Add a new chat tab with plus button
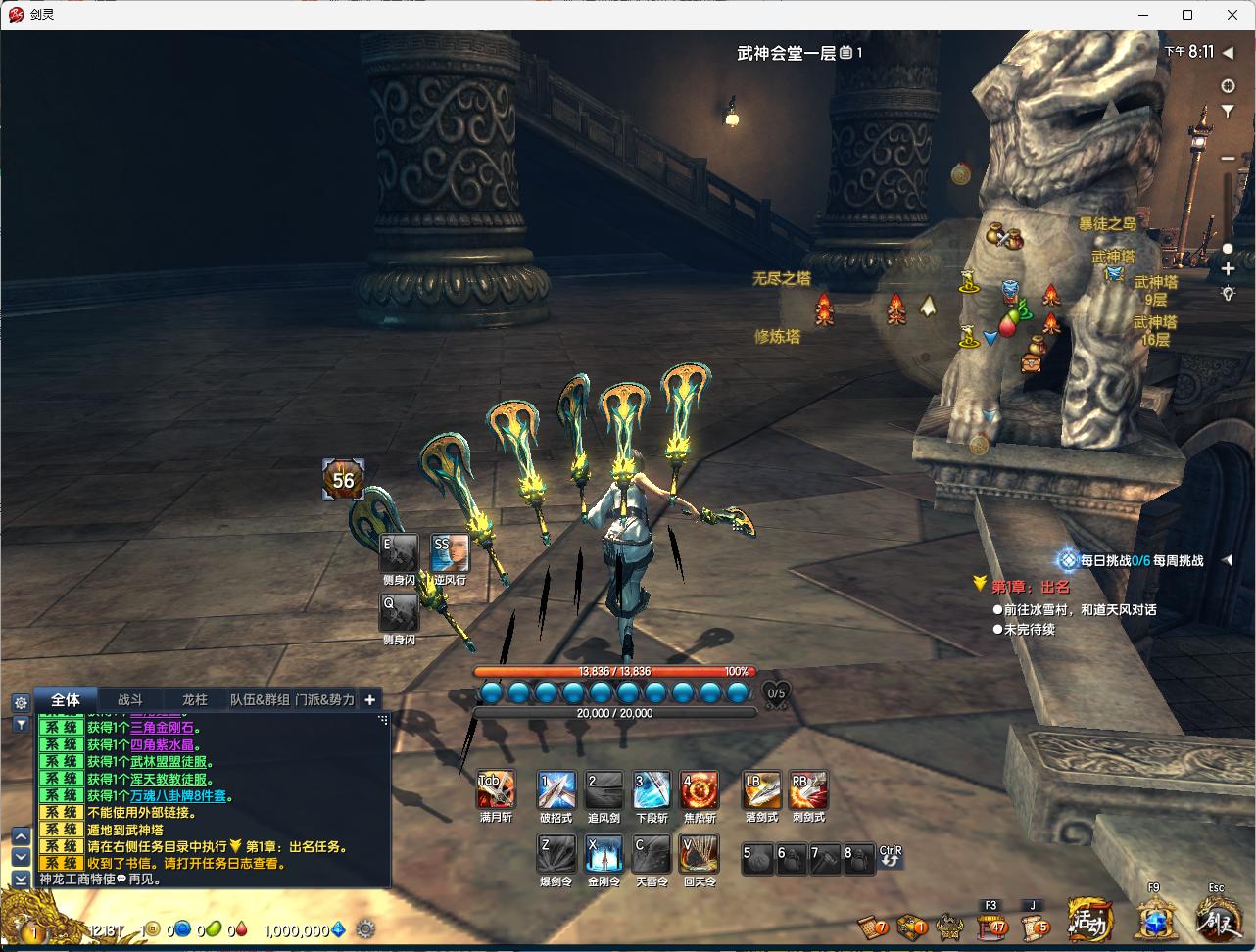The width and height of the screenshot is (1256, 952). pyautogui.click(x=369, y=699)
